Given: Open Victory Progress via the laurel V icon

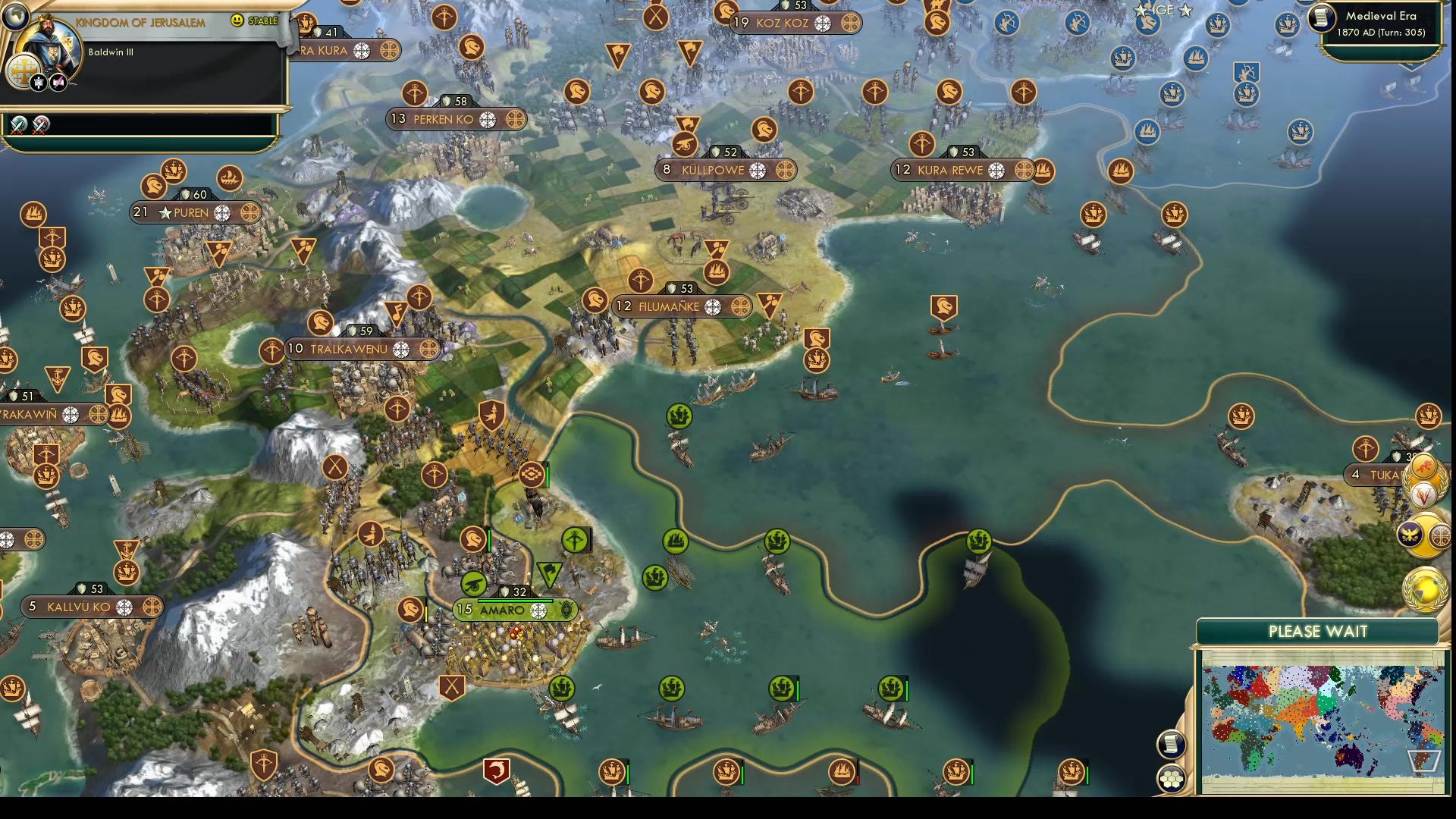Looking at the screenshot, I should [x=1423, y=497].
